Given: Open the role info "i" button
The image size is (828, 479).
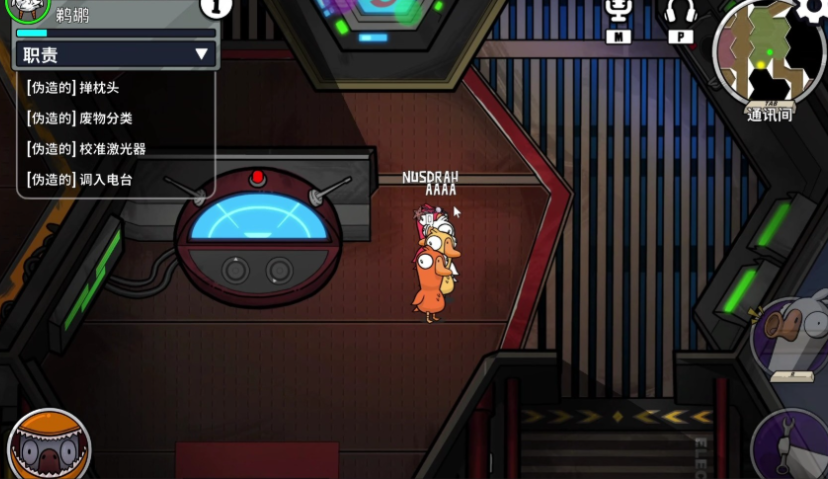Looking at the screenshot, I should click(x=216, y=8).
